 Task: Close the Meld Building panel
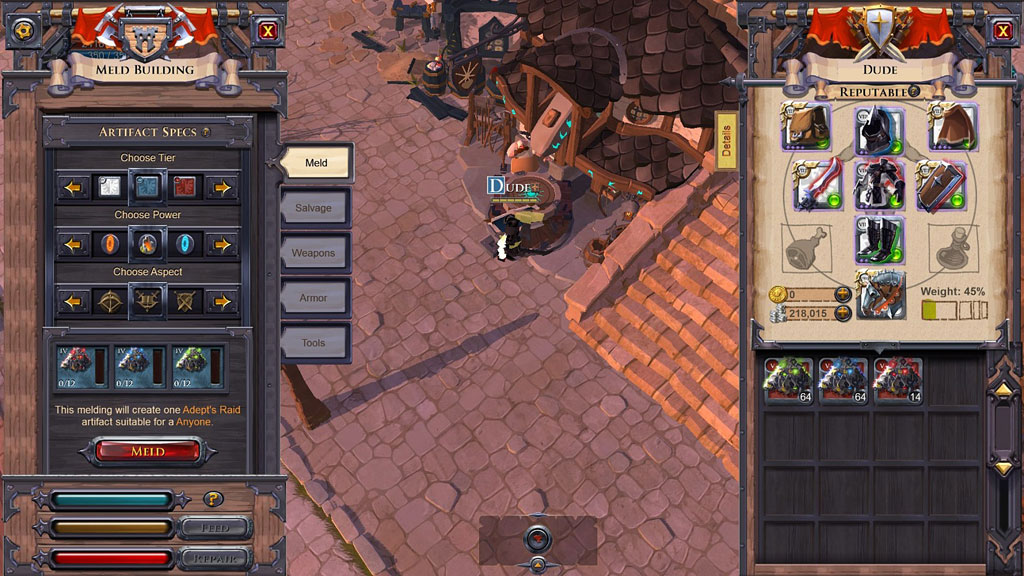[x=268, y=31]
